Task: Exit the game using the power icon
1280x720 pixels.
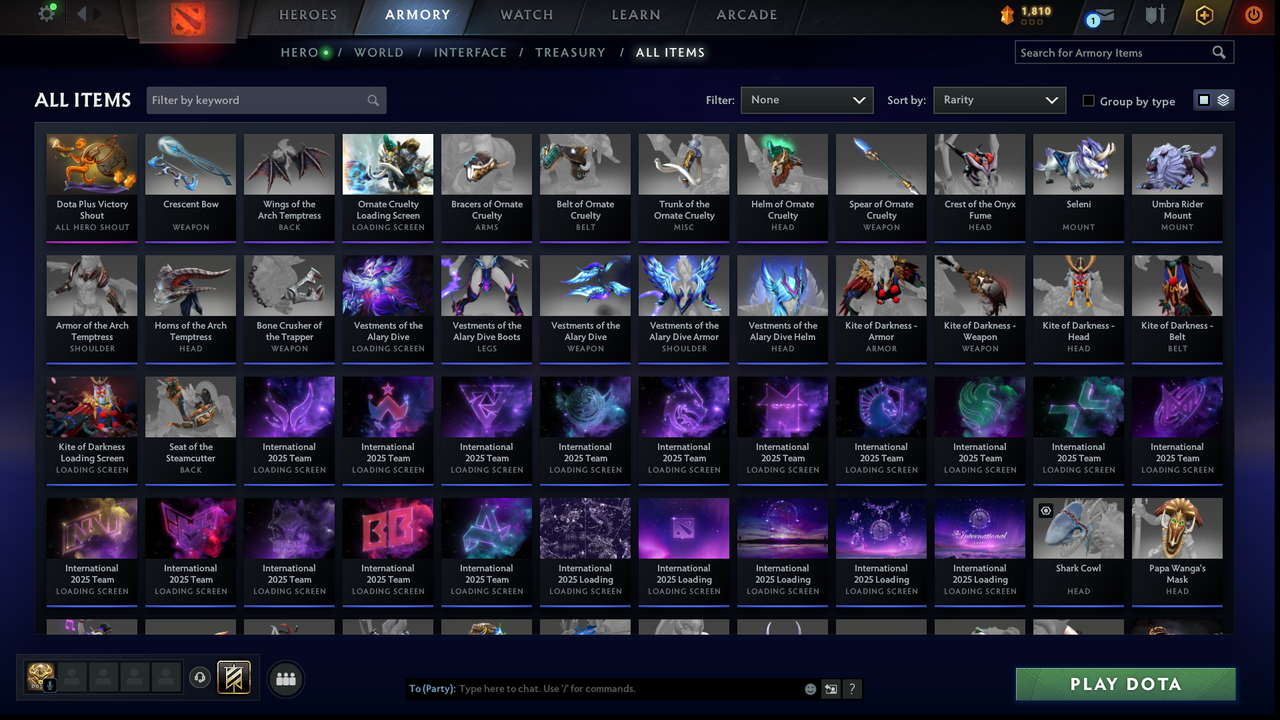Action: 1253,16
